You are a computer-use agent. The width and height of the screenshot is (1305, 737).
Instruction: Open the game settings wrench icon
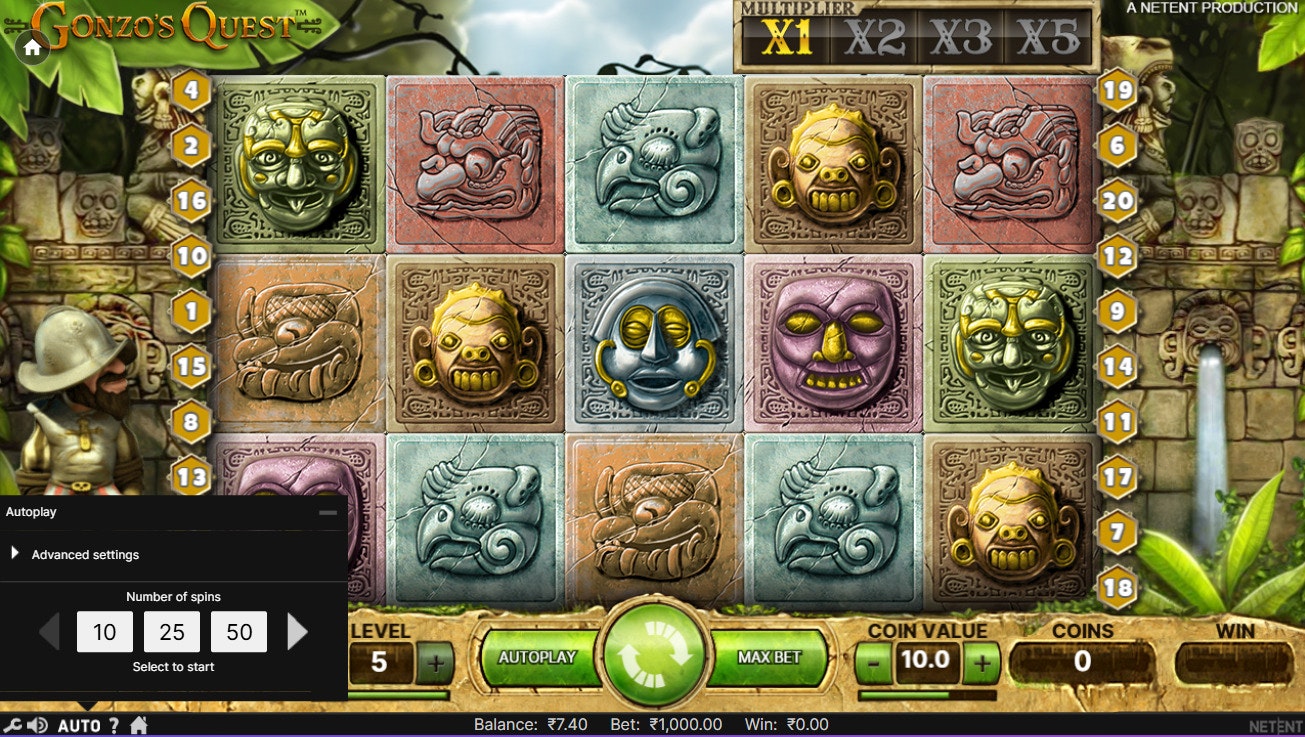tap(13, 725)
